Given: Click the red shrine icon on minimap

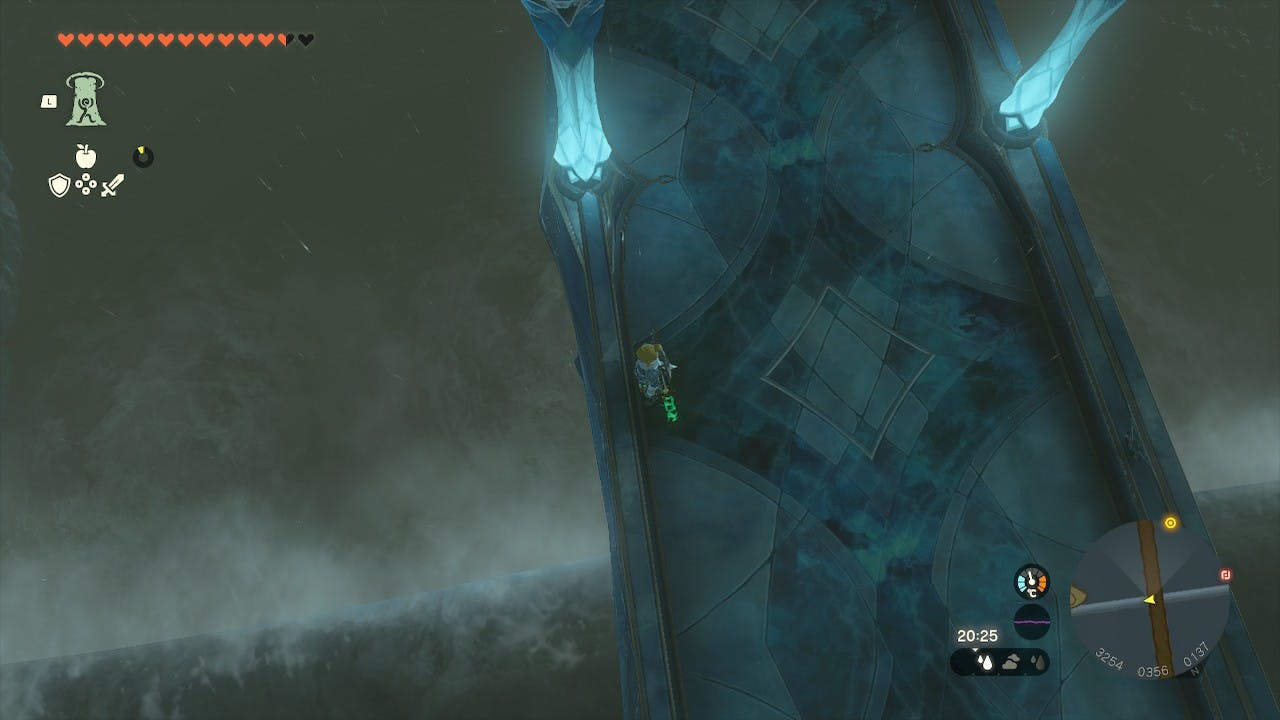Looking at the screenshot, I should 1226,575.
